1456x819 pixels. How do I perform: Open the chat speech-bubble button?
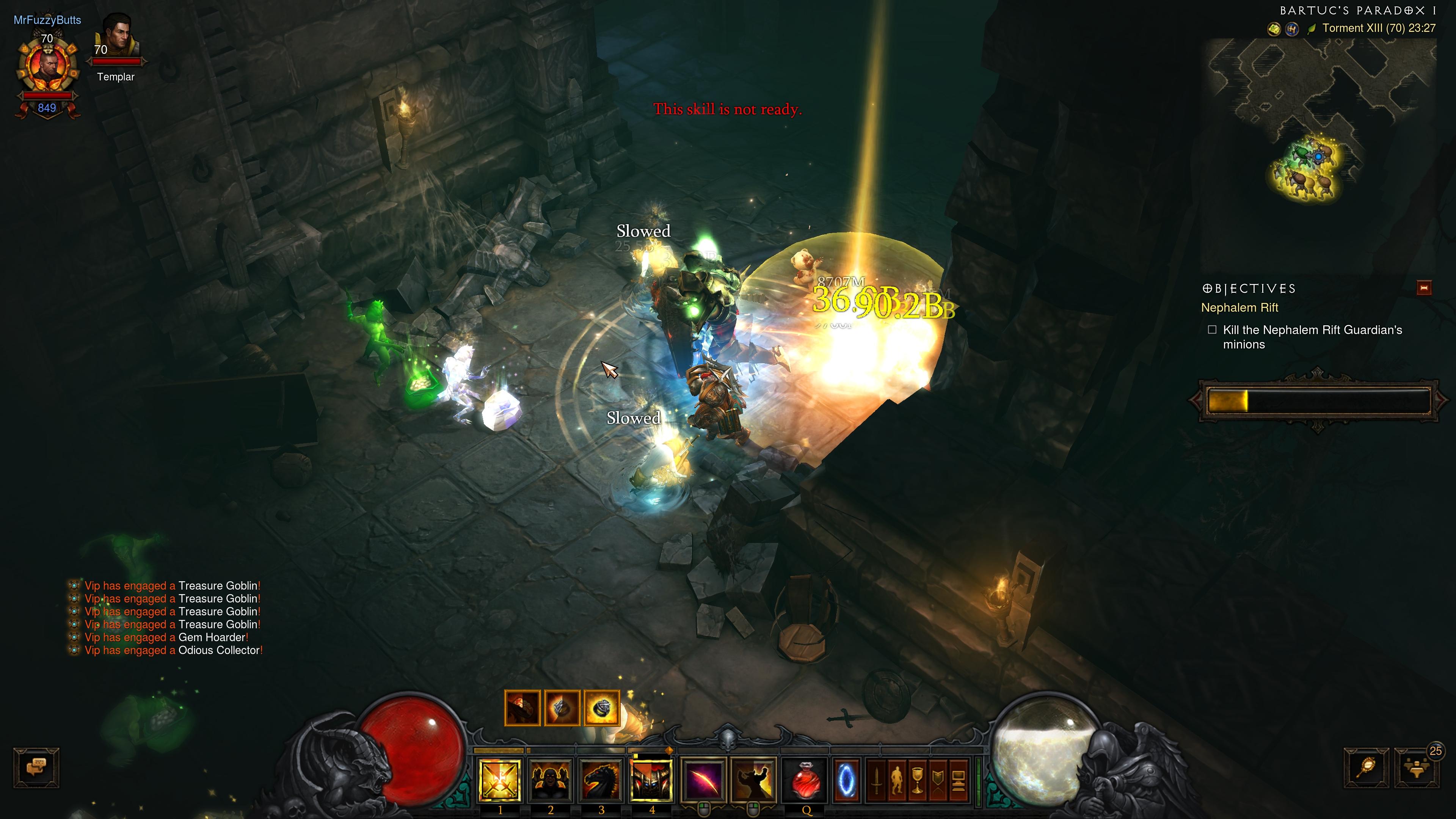(x=36, y=767)
